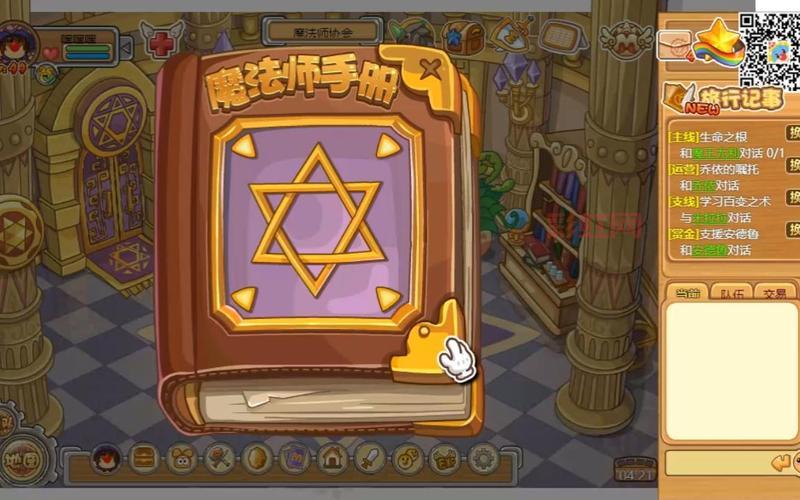Viewport: 800px width, 500px height.
Task: Click the winged mascot face icon
Action: (x=626, y=38)
